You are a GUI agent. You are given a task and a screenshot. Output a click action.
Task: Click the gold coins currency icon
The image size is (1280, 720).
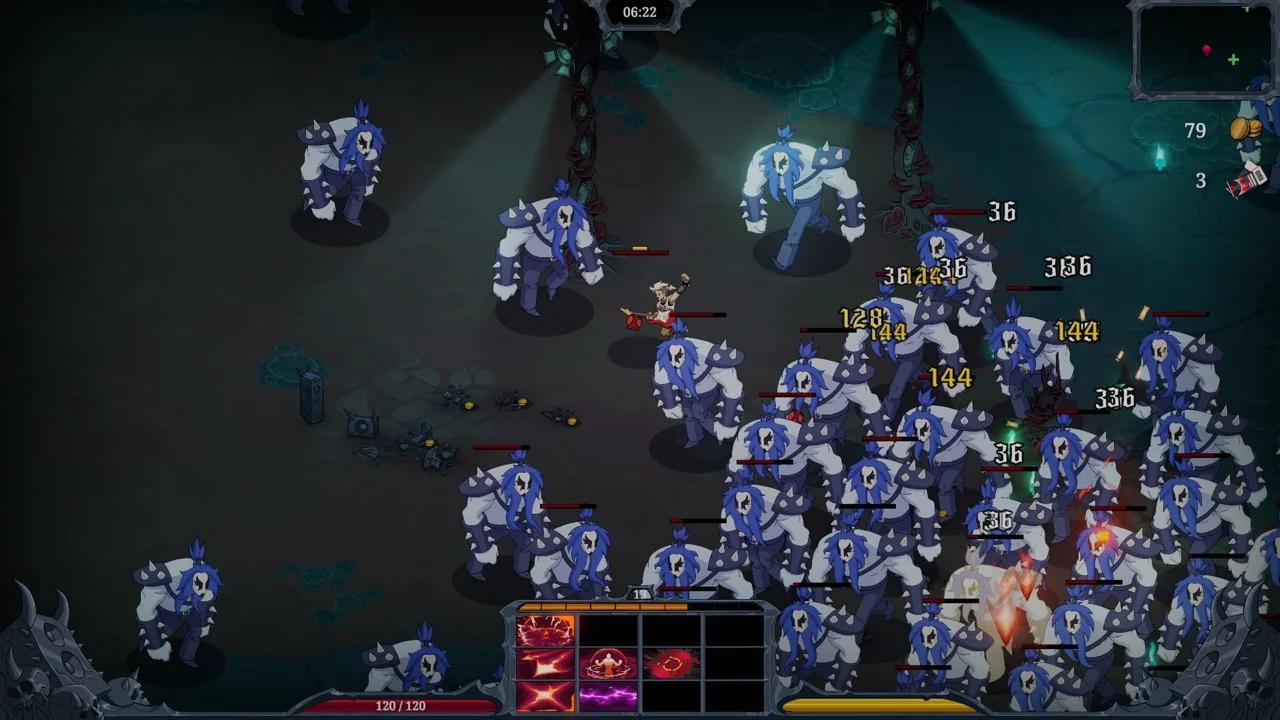tap(1244, 130)
